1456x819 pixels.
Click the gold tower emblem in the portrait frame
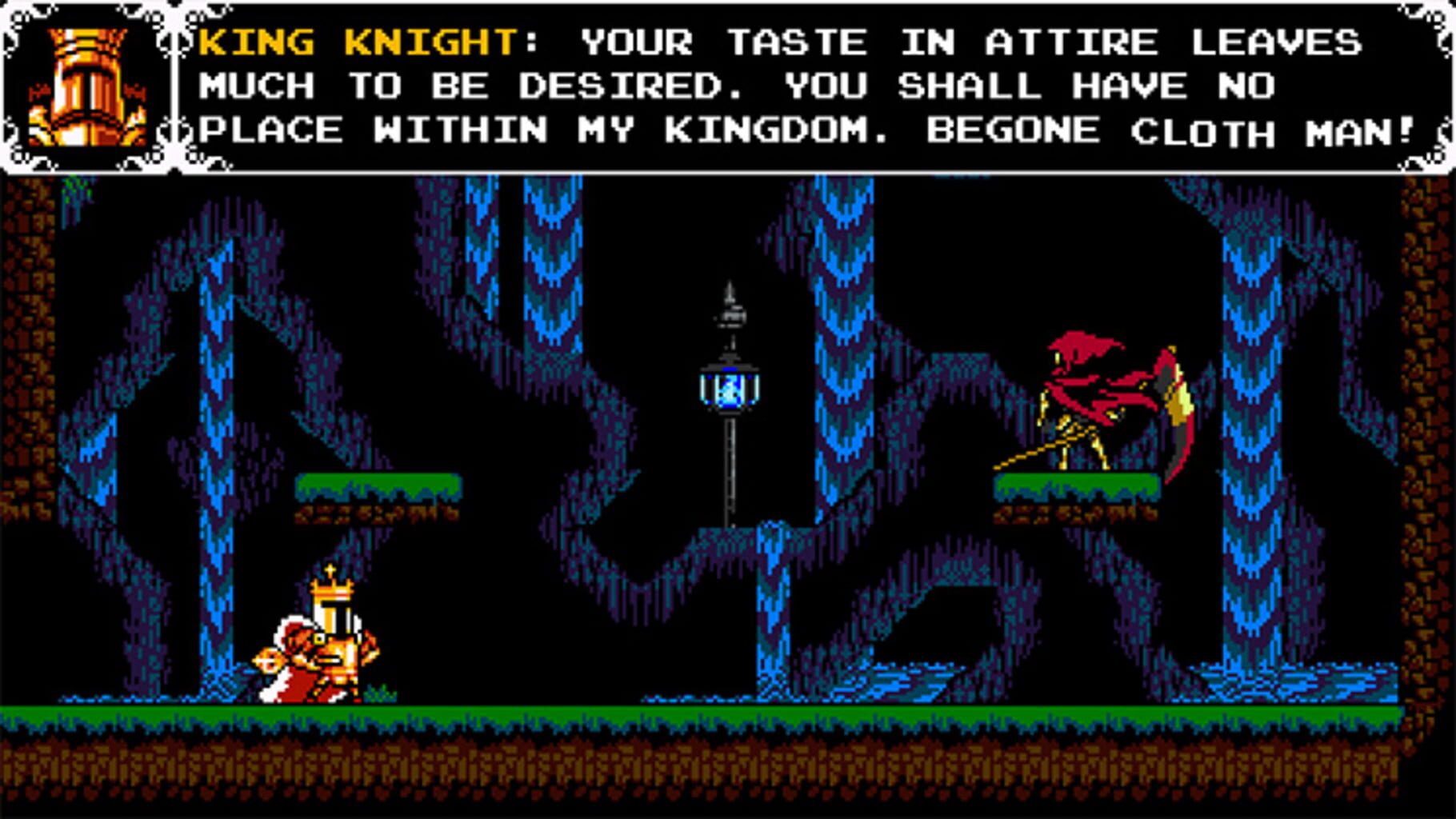click(86, 80)
